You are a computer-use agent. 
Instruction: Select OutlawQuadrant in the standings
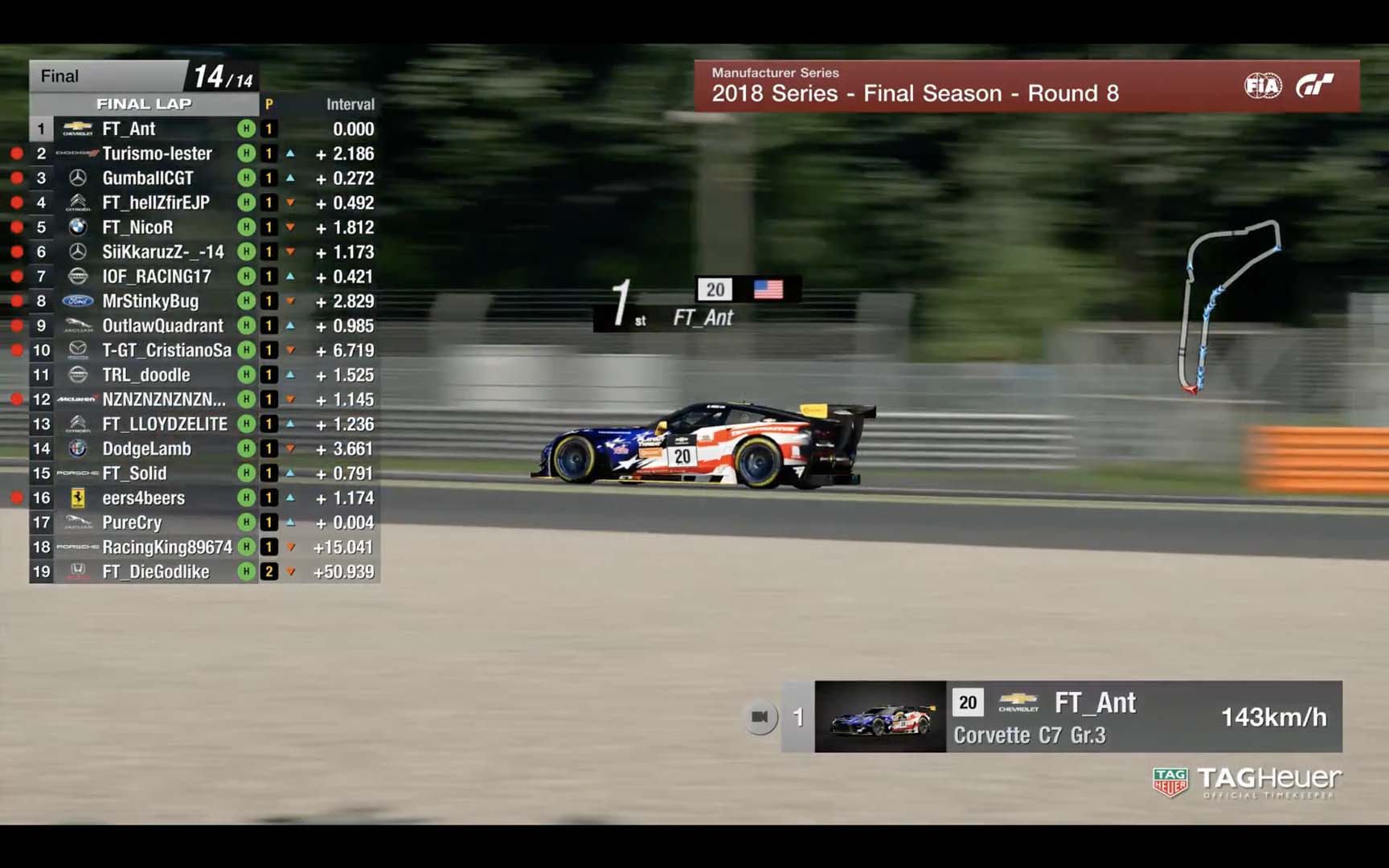click(162, 325)
